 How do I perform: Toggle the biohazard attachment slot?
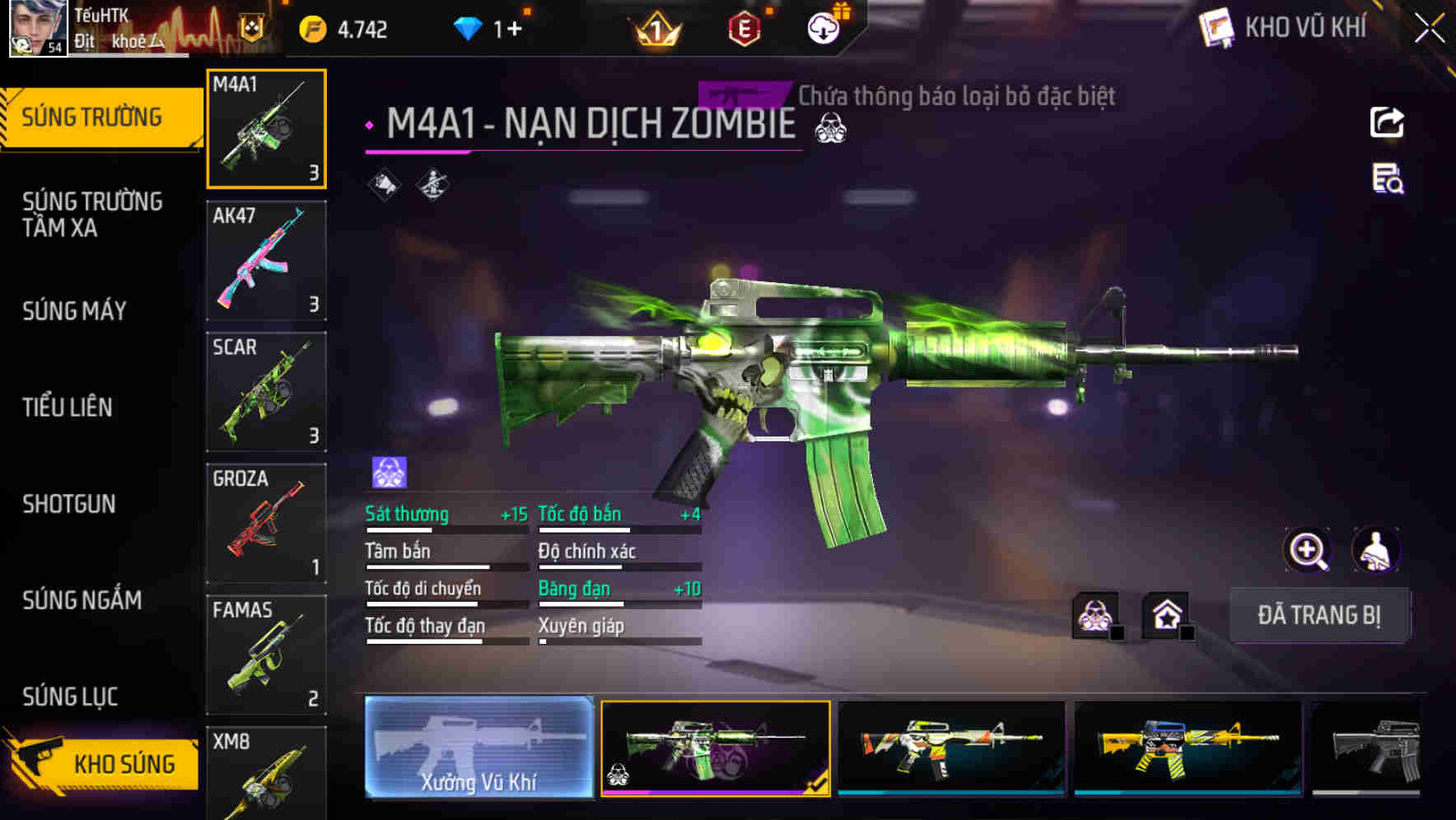point(1093,614)
